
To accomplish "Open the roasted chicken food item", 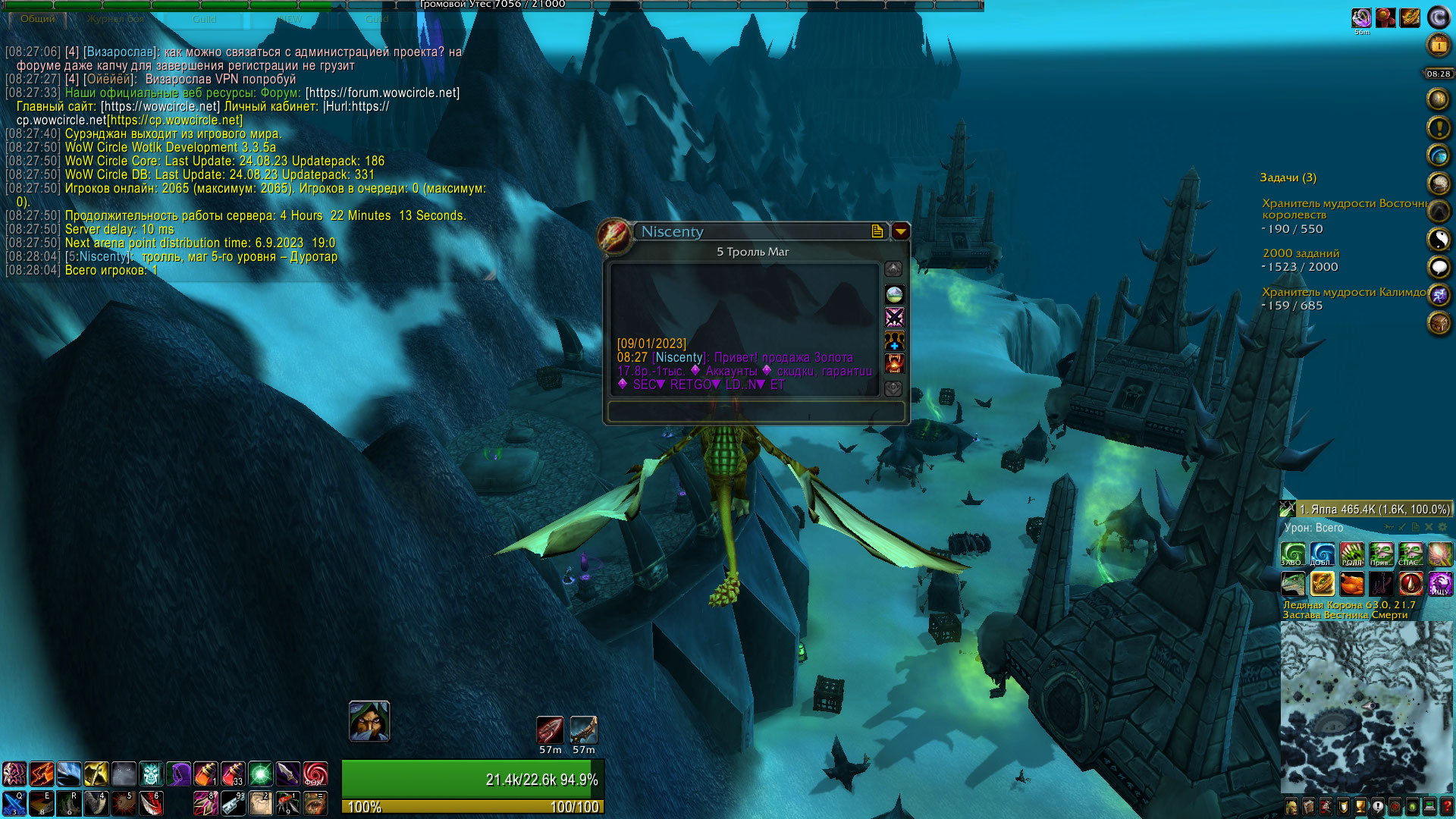I will (1351, 583).
